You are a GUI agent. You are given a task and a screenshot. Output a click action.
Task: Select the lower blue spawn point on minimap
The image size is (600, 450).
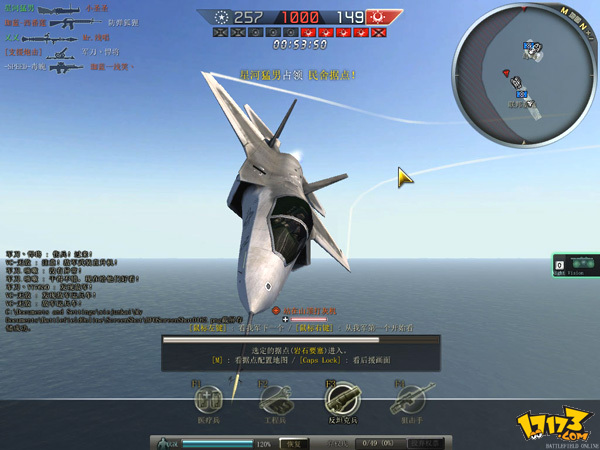point(521,92)
